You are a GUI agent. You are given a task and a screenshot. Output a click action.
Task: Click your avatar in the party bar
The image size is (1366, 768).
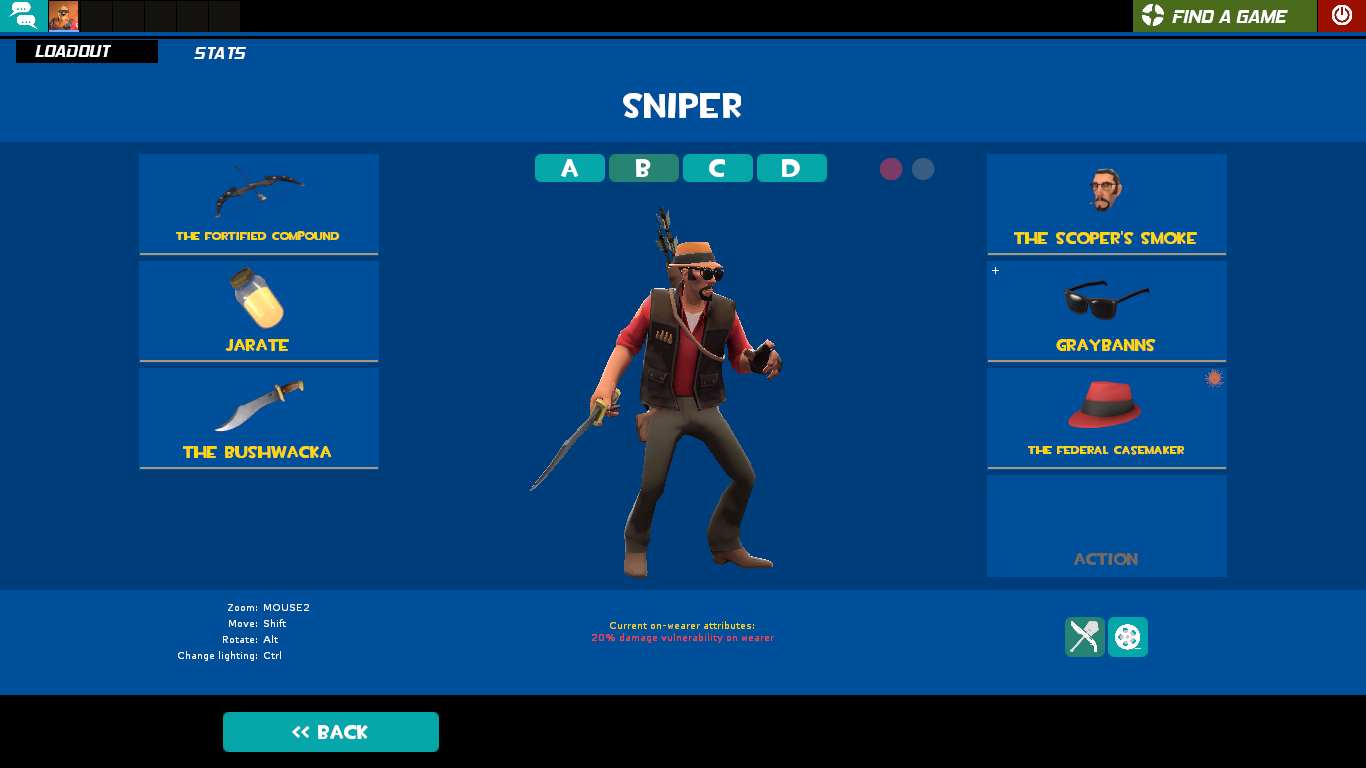coord(63,16)
